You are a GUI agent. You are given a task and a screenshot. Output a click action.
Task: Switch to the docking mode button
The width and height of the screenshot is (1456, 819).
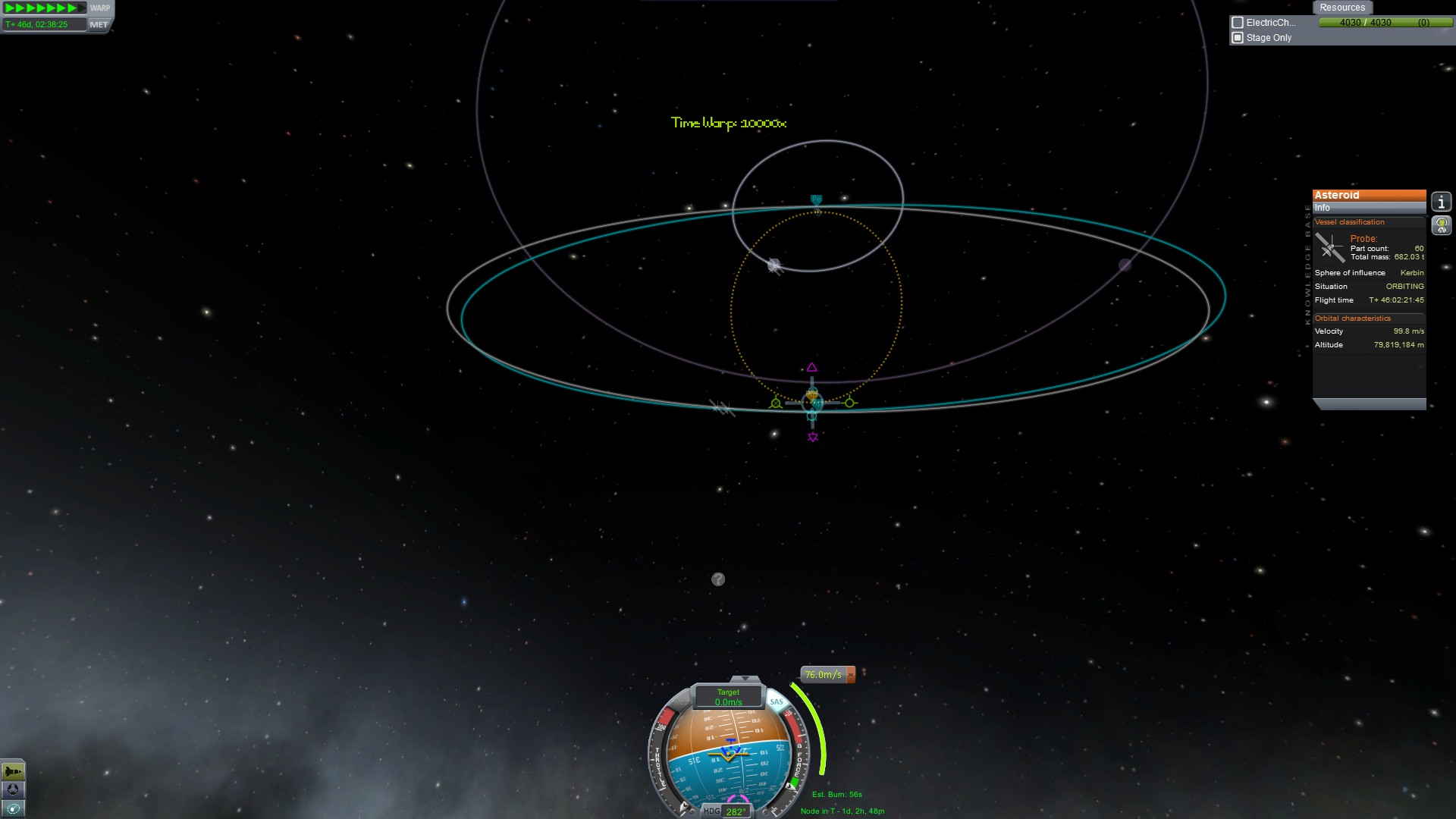click(13, 789)
